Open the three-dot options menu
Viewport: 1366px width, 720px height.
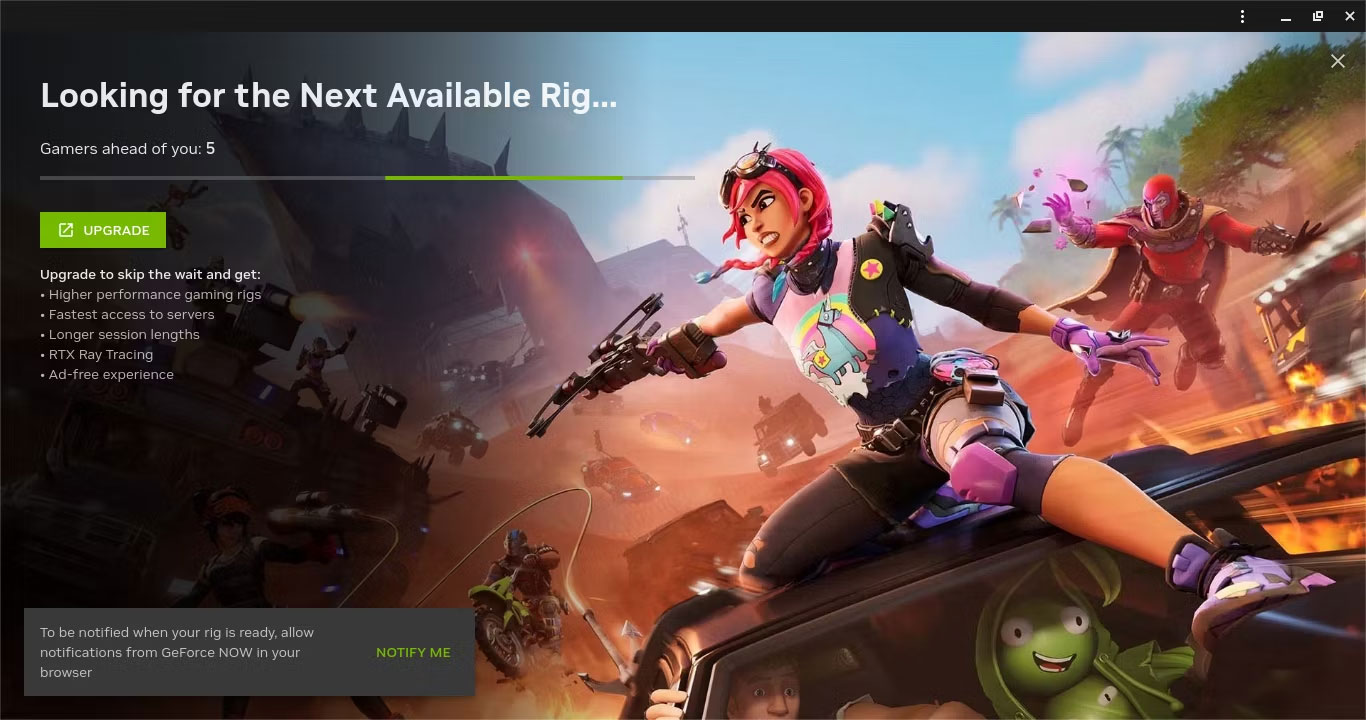(1242, 16)
